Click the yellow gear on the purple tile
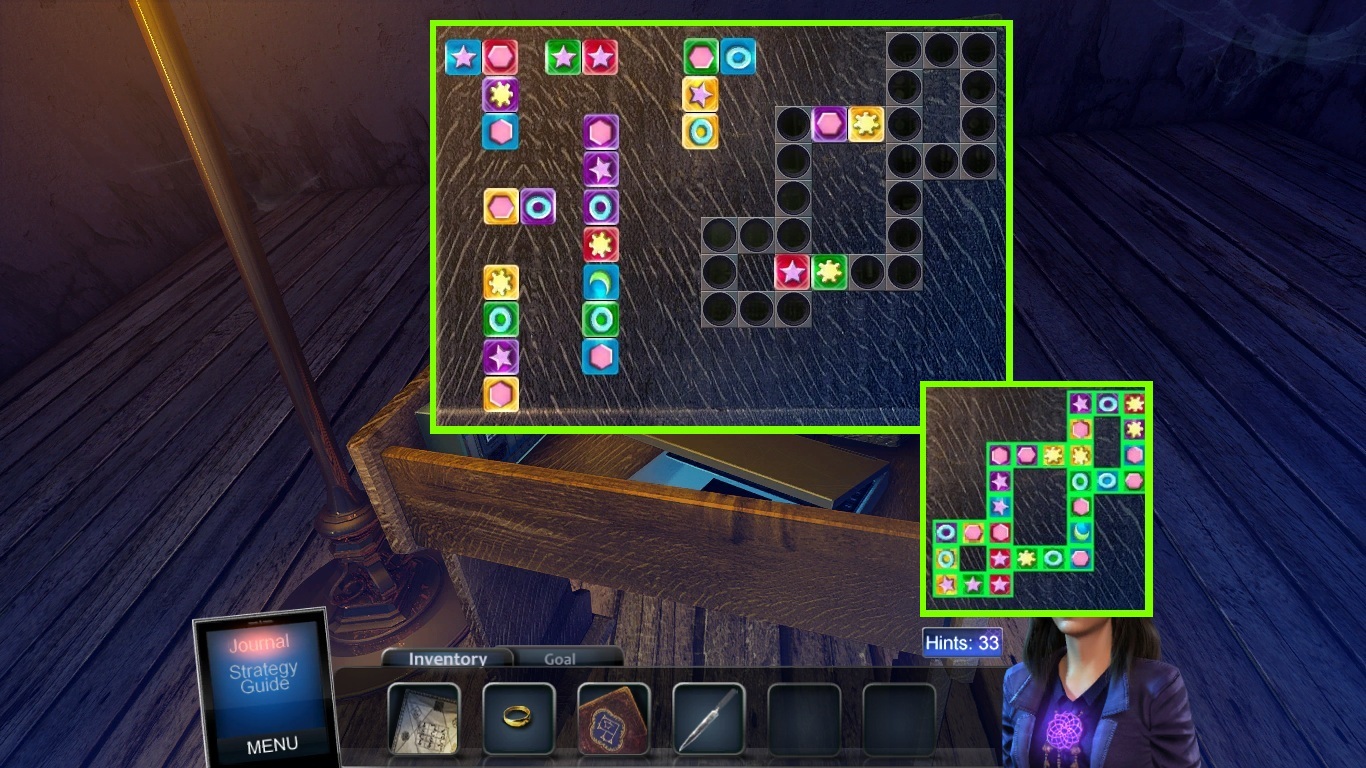1366x768 pixels. 502,94
